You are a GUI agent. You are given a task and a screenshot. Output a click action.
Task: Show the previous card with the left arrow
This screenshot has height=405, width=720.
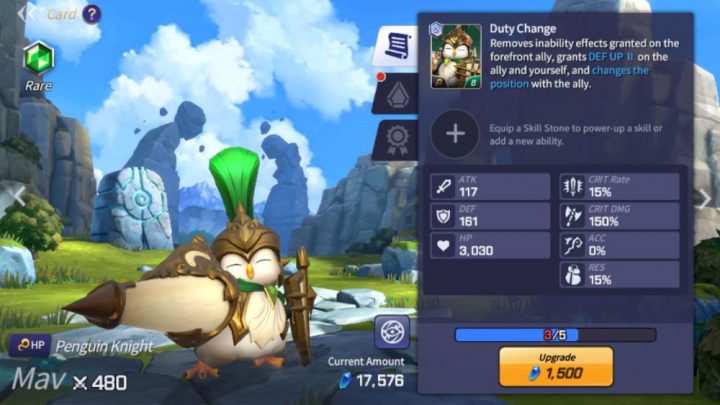click(12, 198)
